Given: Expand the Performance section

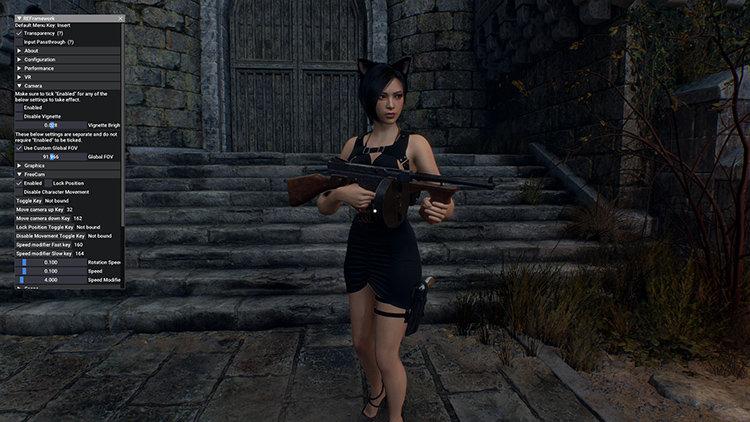Looking at the screenshot, I should [x=19, y=68].
